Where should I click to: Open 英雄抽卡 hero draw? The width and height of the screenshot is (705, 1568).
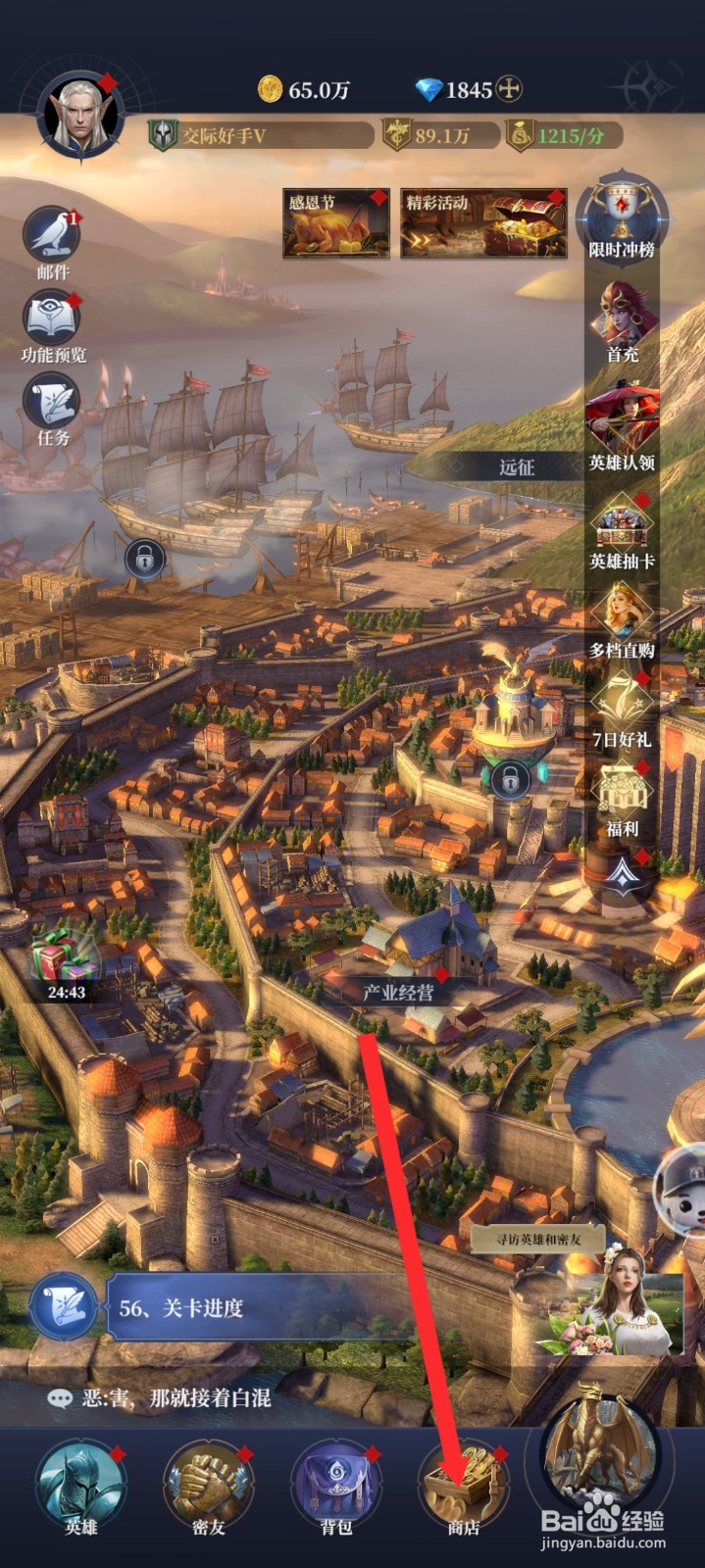[x=622, y=529]
